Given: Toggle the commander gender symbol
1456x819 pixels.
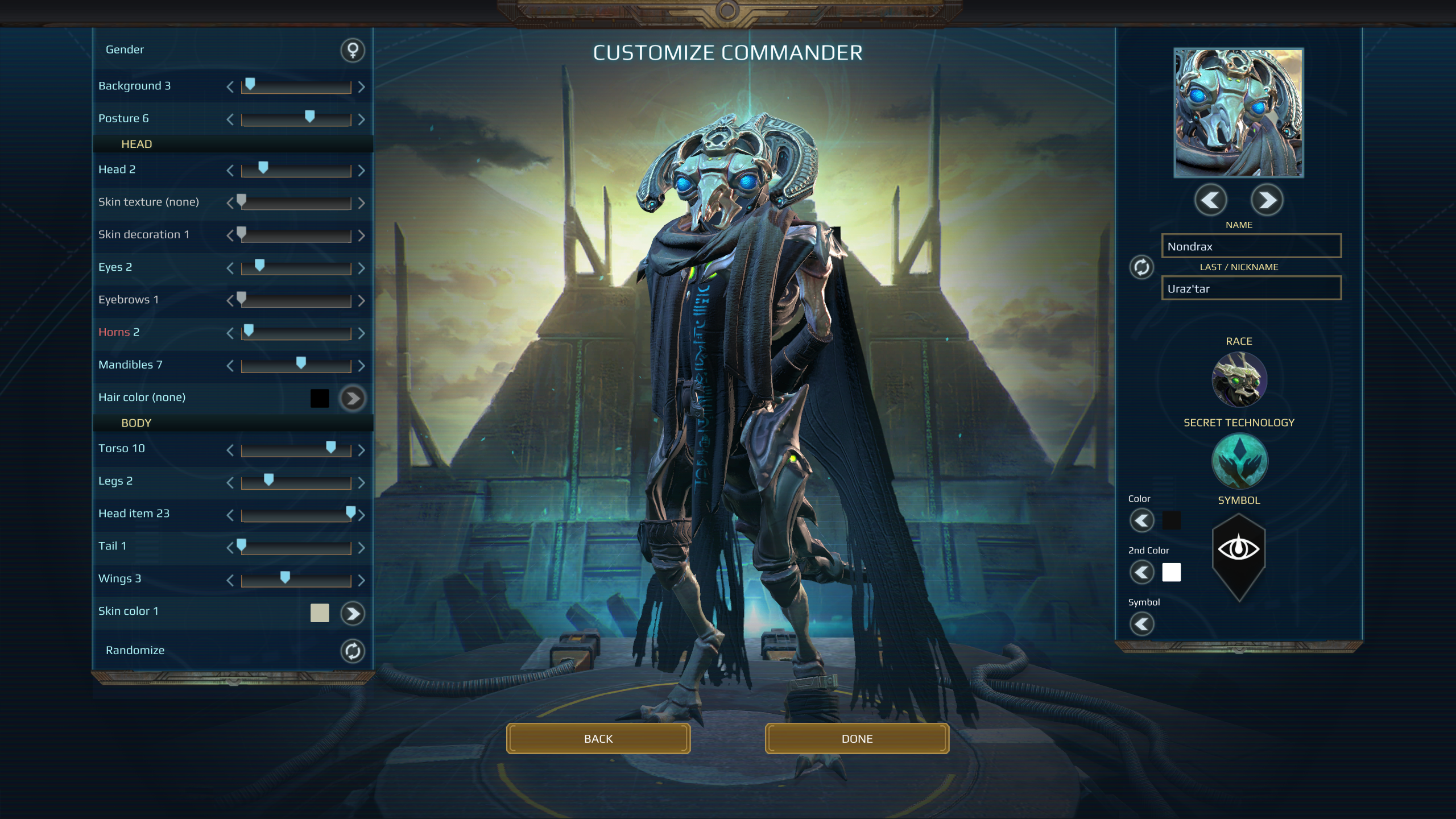Looking at the screenshot, I should [352, 50].
